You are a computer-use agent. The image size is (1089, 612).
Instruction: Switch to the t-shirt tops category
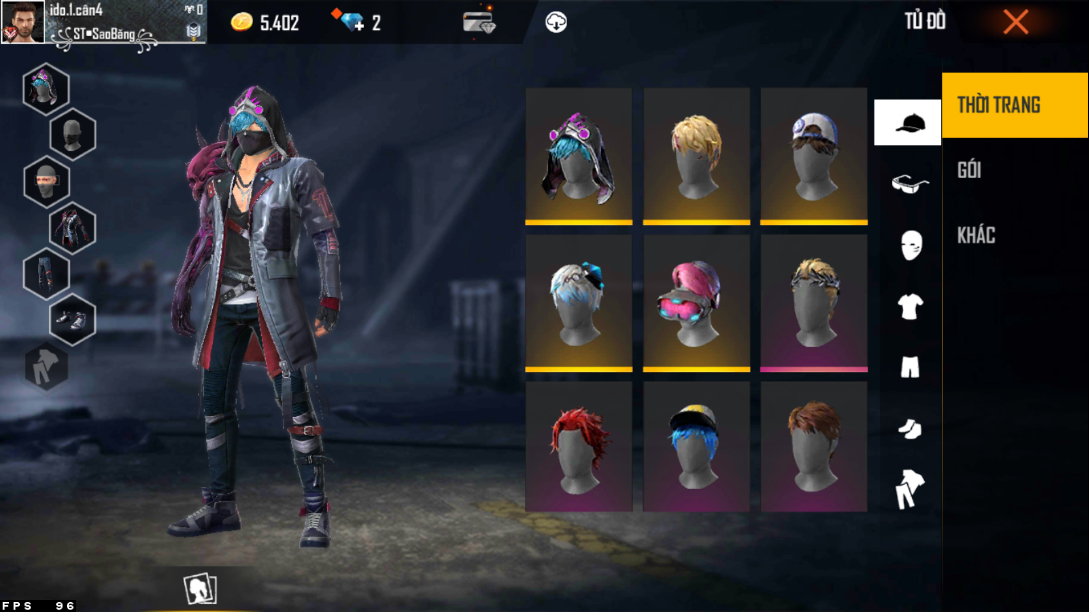[x=910, y=306]
